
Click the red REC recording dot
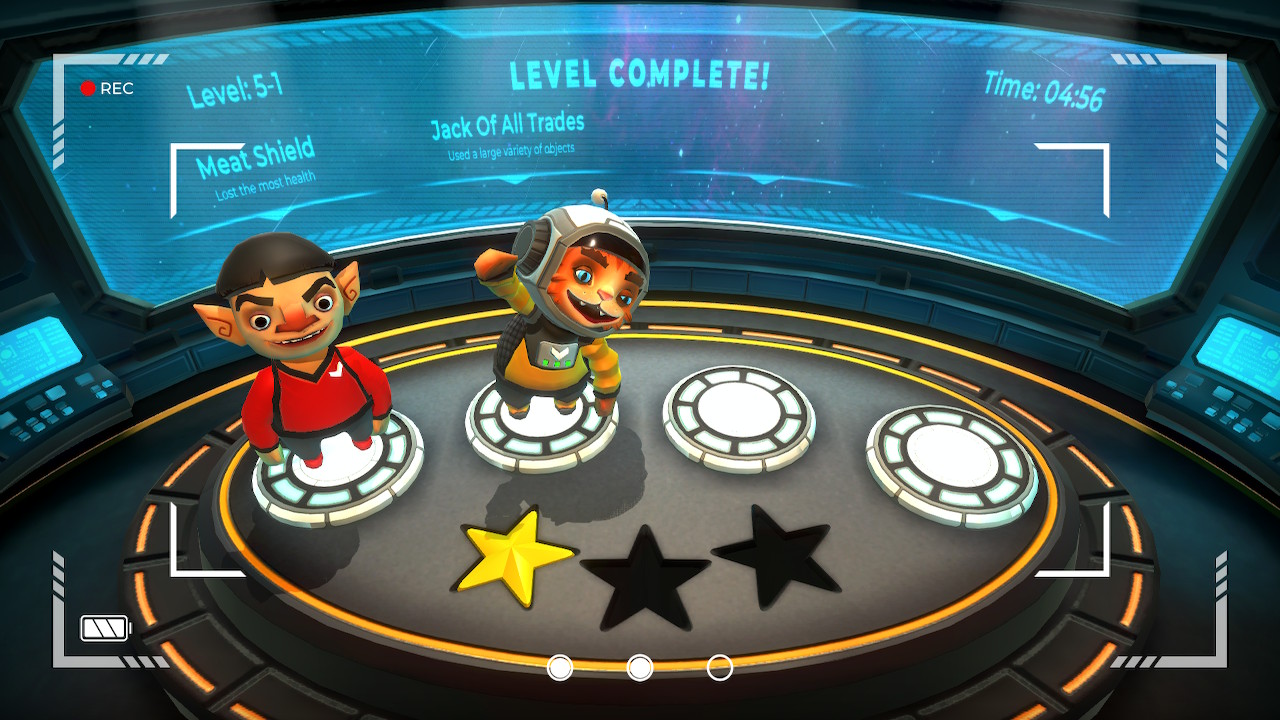point(89,88)
